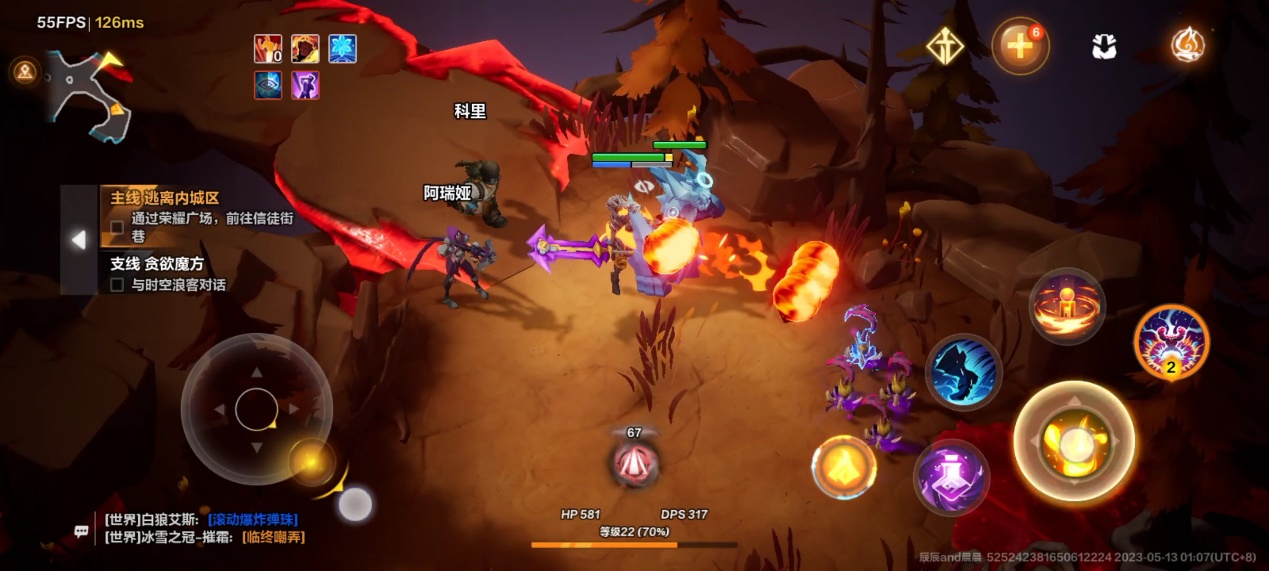The height and width of the screenshot is (571, 1269).
Task: Open the sword emblem menu icon
Action: tap(945, 46)
